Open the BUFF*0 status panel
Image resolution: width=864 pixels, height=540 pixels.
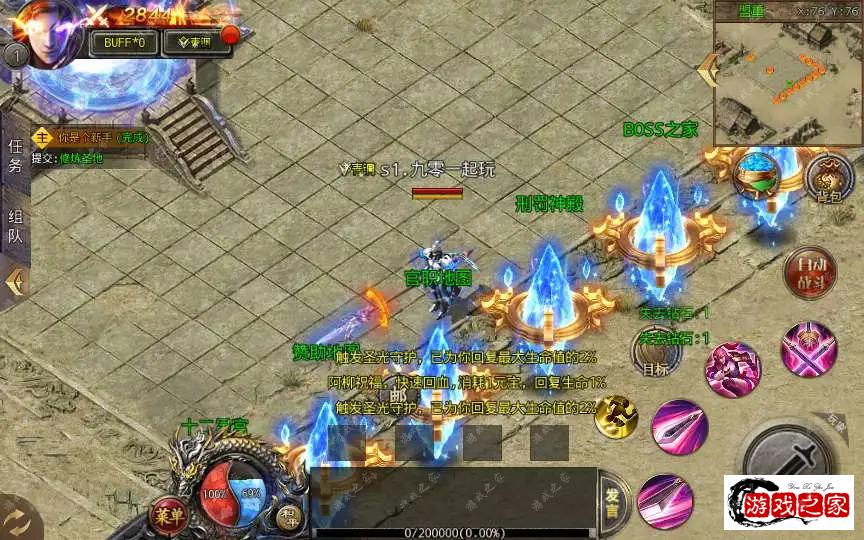pyautogui.click(x=124, y=43)
